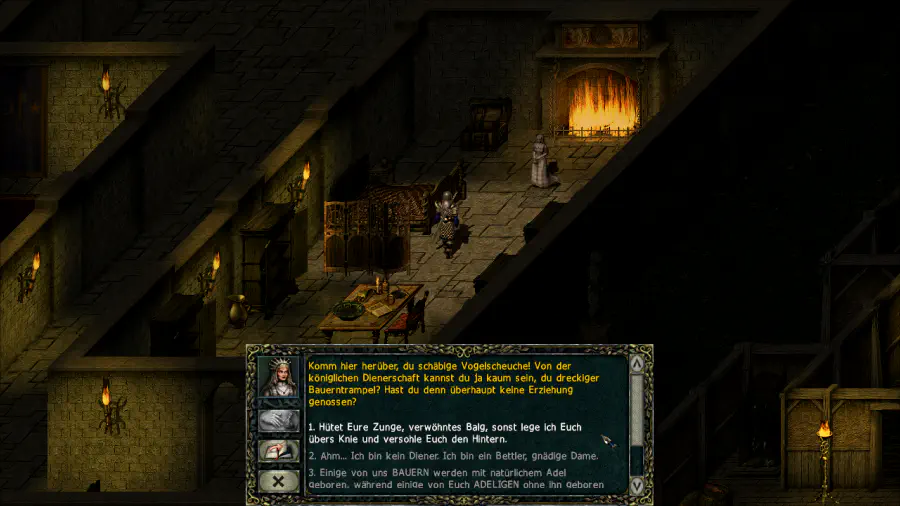900x506 pixels.
Task: Close the dialogue with the X button
Action: (279, 481)
